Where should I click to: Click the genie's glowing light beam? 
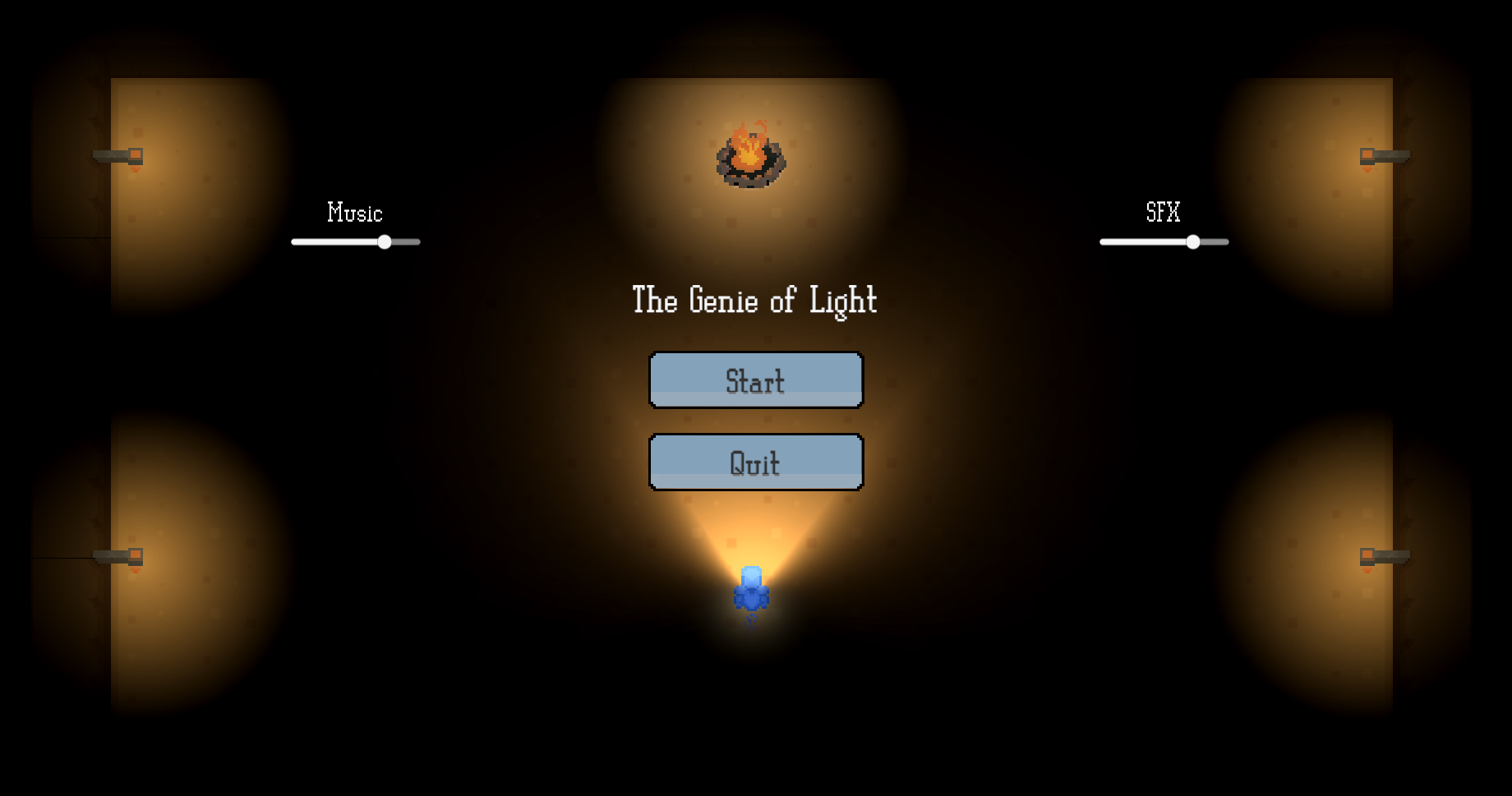(753, 534)
